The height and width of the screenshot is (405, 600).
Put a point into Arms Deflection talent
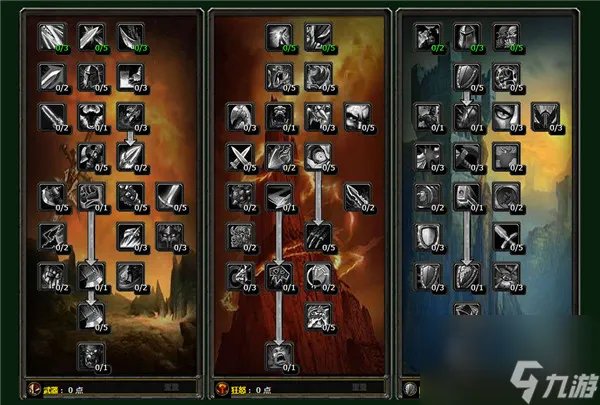point(90,37)
